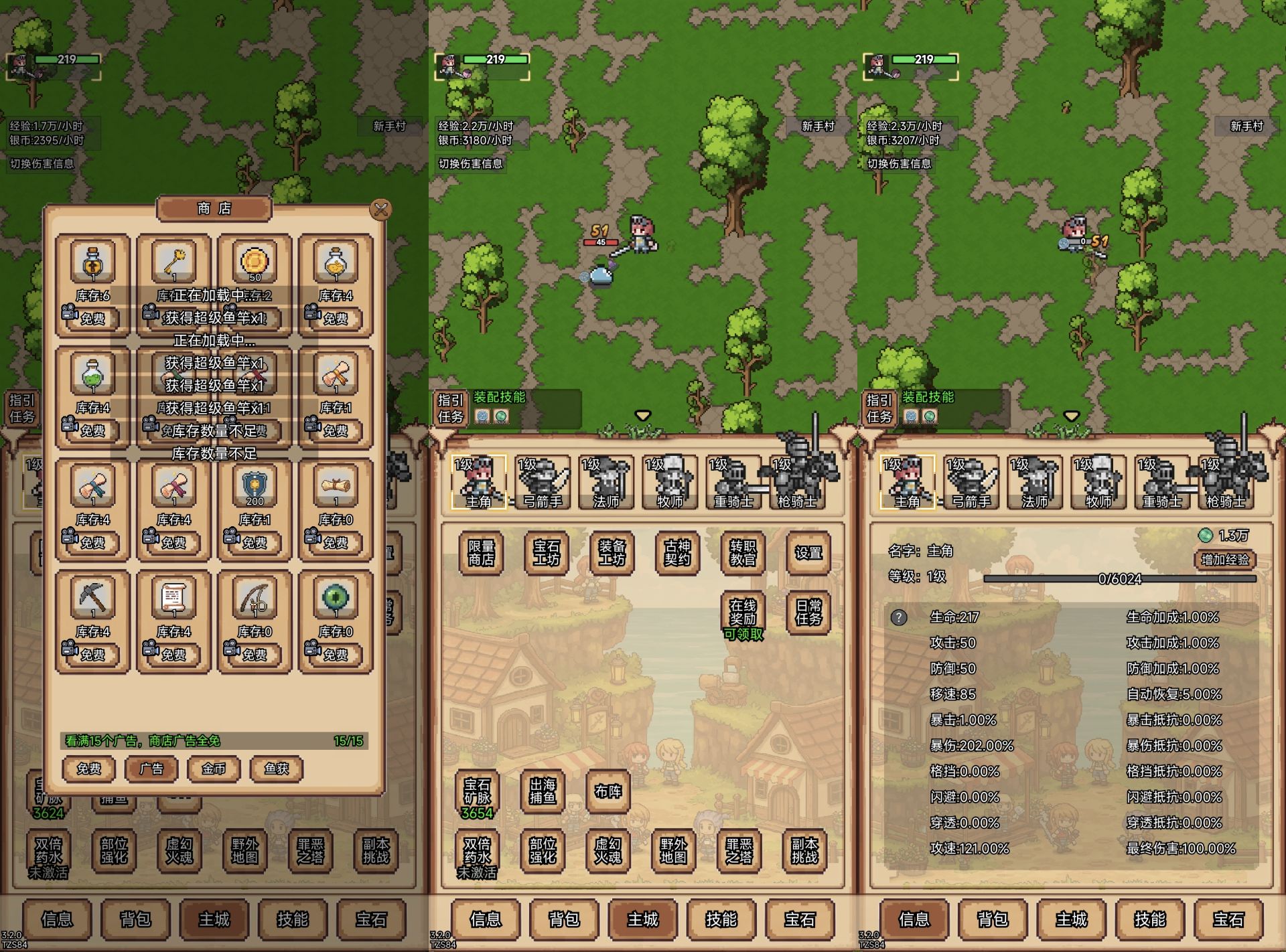The image size is (1286, 952).
Task: Switch to the 金币 shop tab
Action: click(x=214, y=769)
